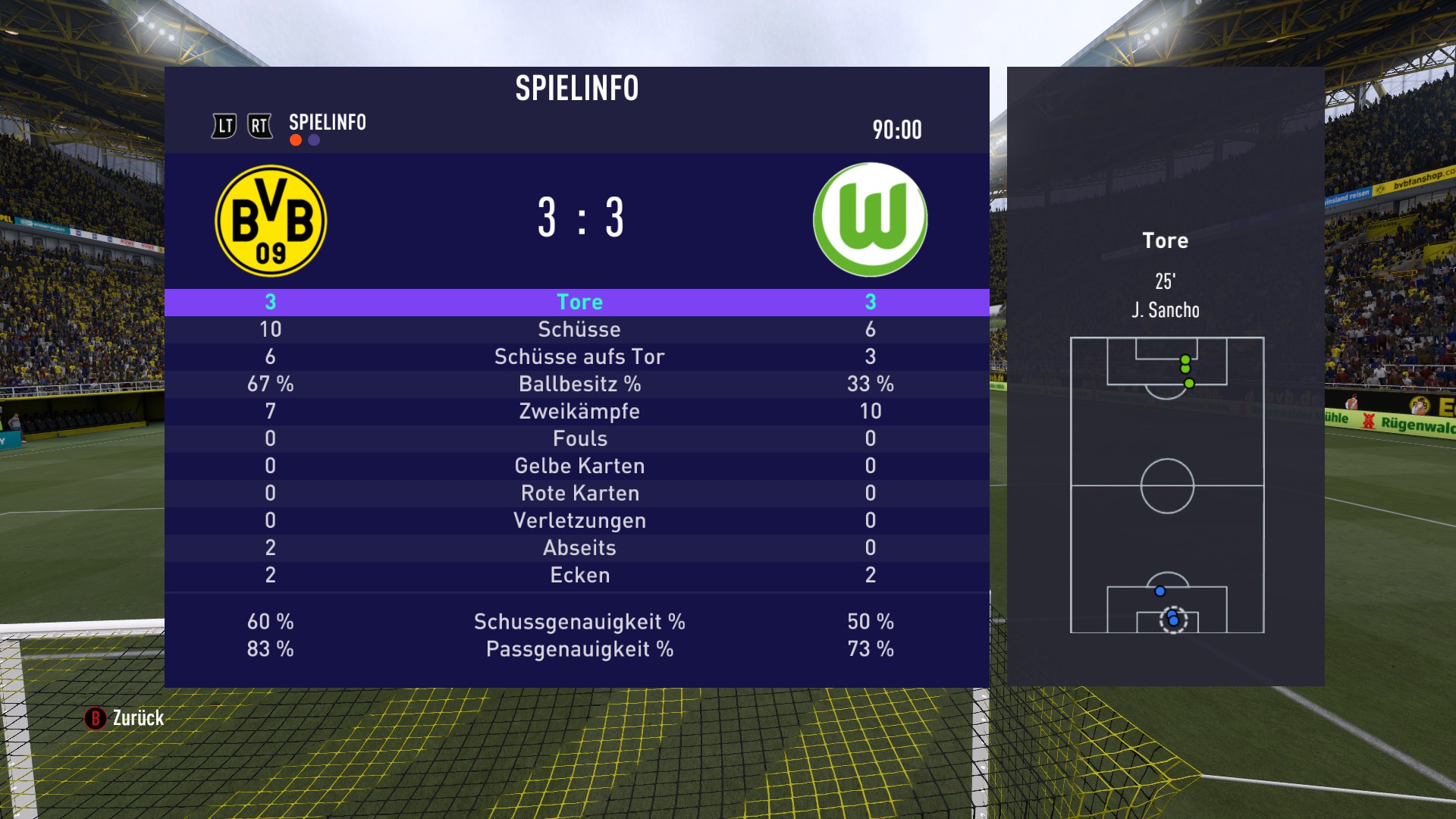1456x819 pixels.
Task: Choose the Gelbe Karten row
Action: [x=579, y=466]
